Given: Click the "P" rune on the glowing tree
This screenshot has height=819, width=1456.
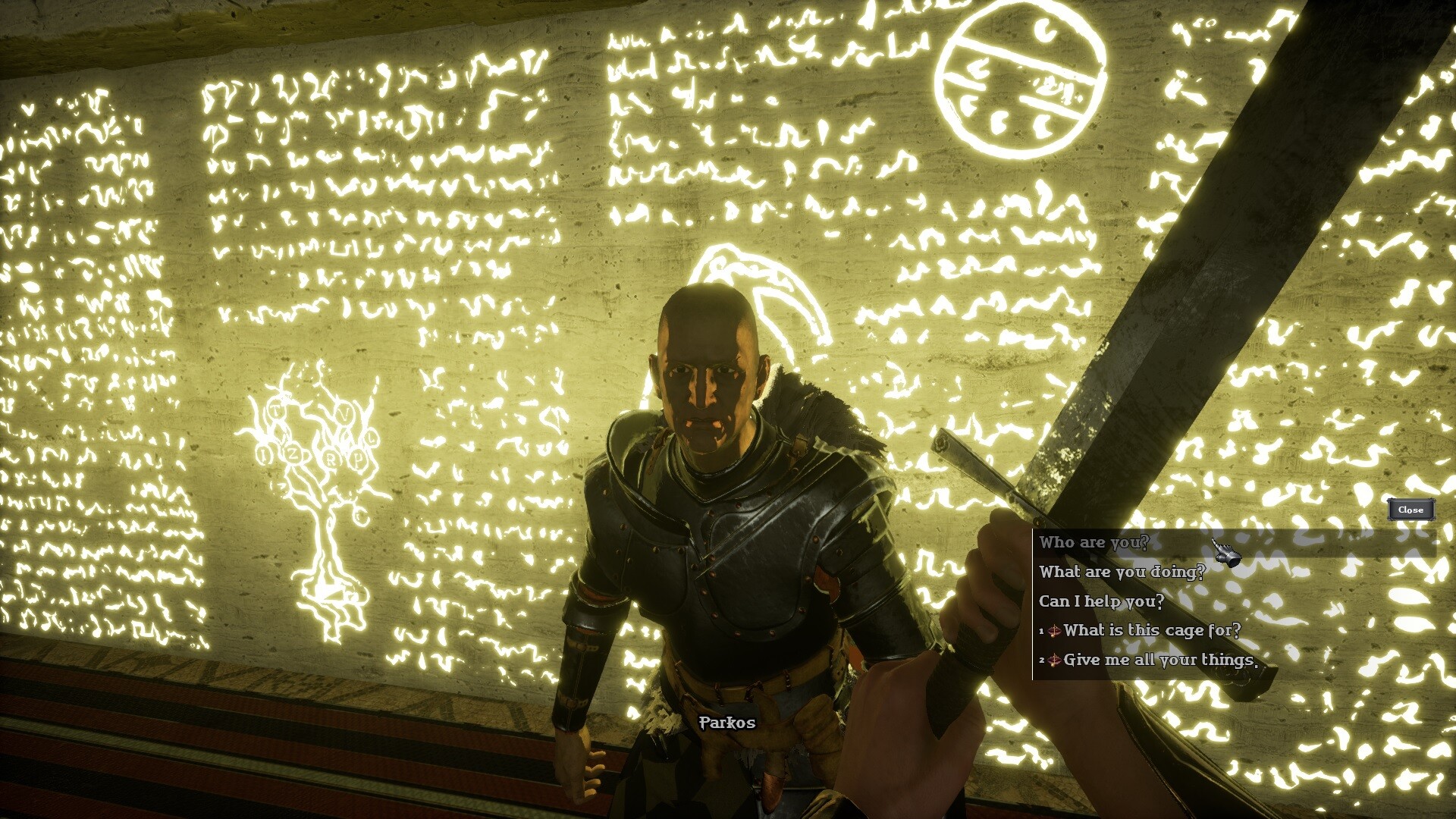Looking at the screenshot, I should tap(357, 459).
